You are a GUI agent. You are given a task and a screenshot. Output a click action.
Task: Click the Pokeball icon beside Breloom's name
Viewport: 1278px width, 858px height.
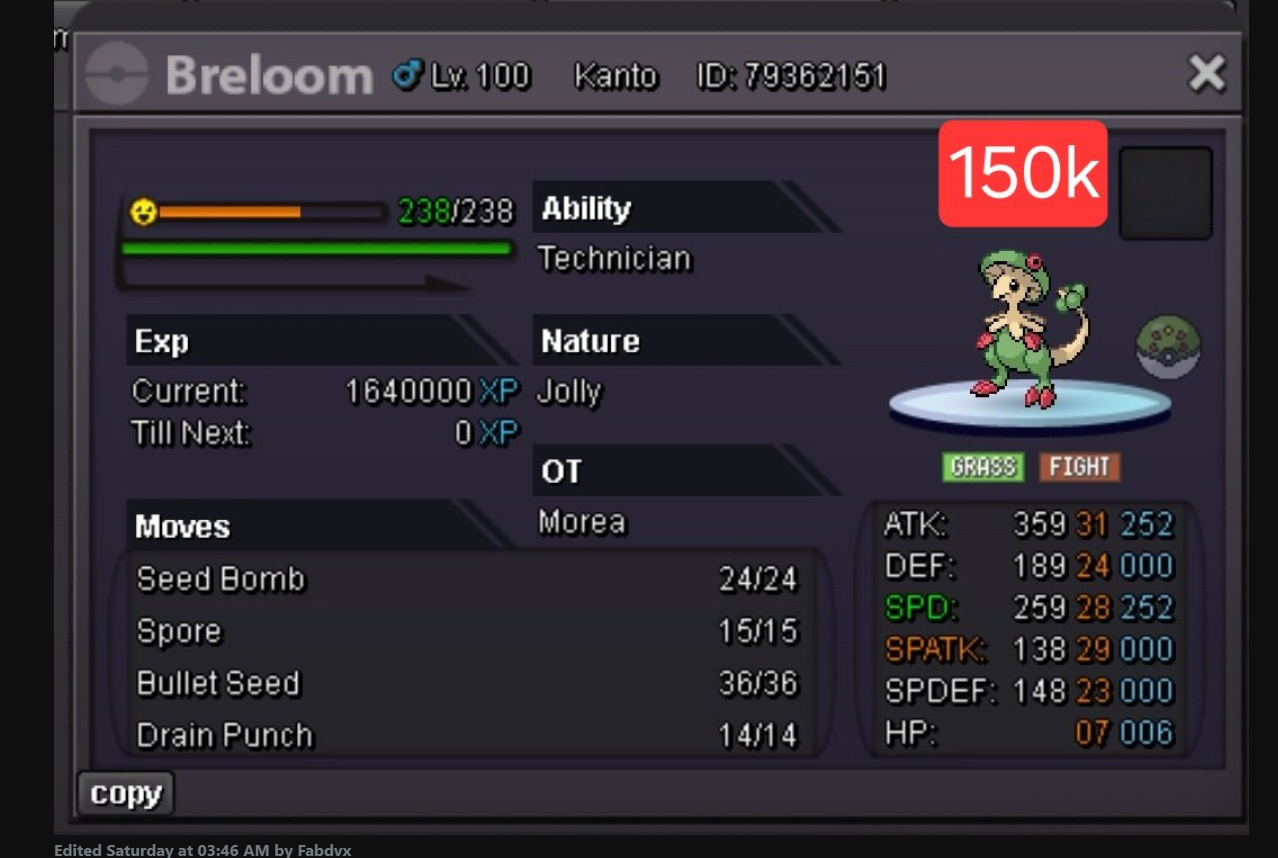point(117,74)
